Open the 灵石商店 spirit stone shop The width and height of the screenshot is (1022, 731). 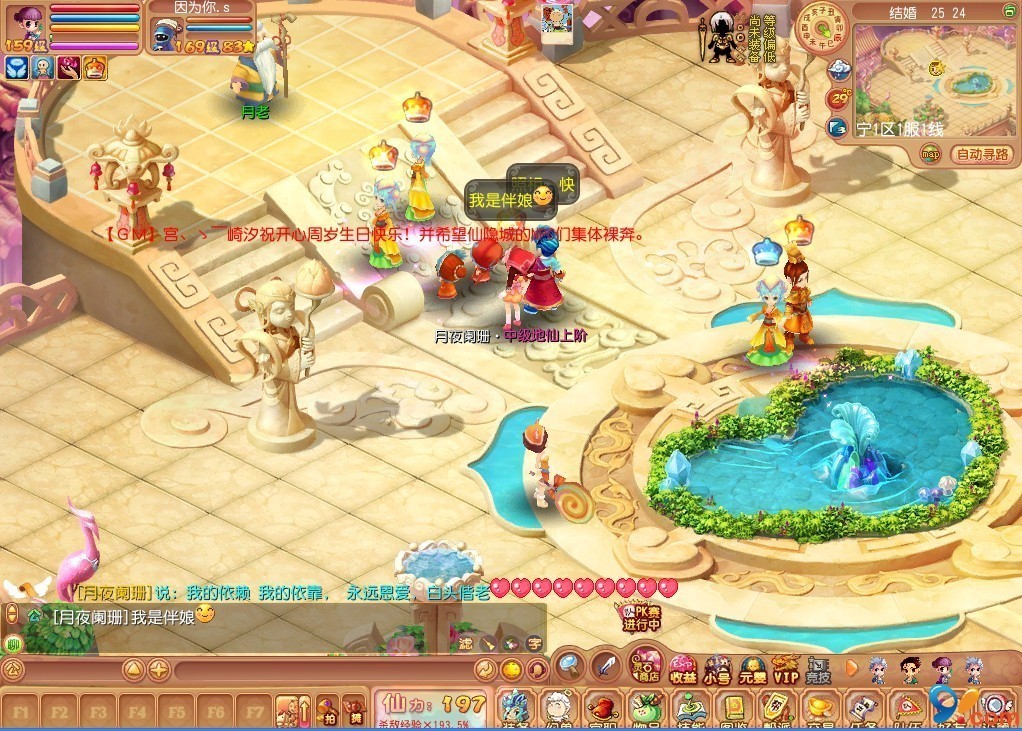tap(646, 667)
